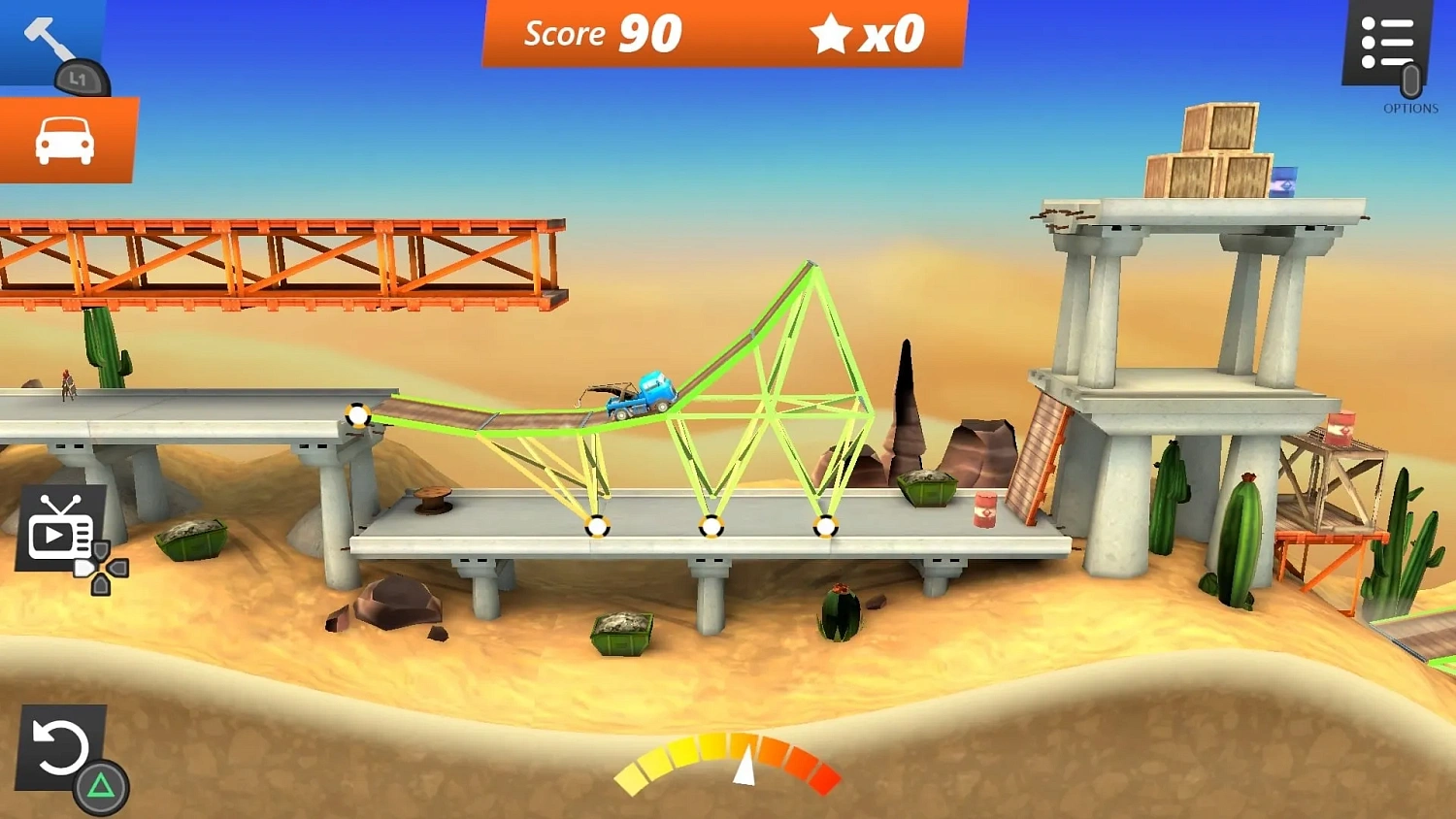
Task: Click the star counter icon
Action: [x=830, y=32]
